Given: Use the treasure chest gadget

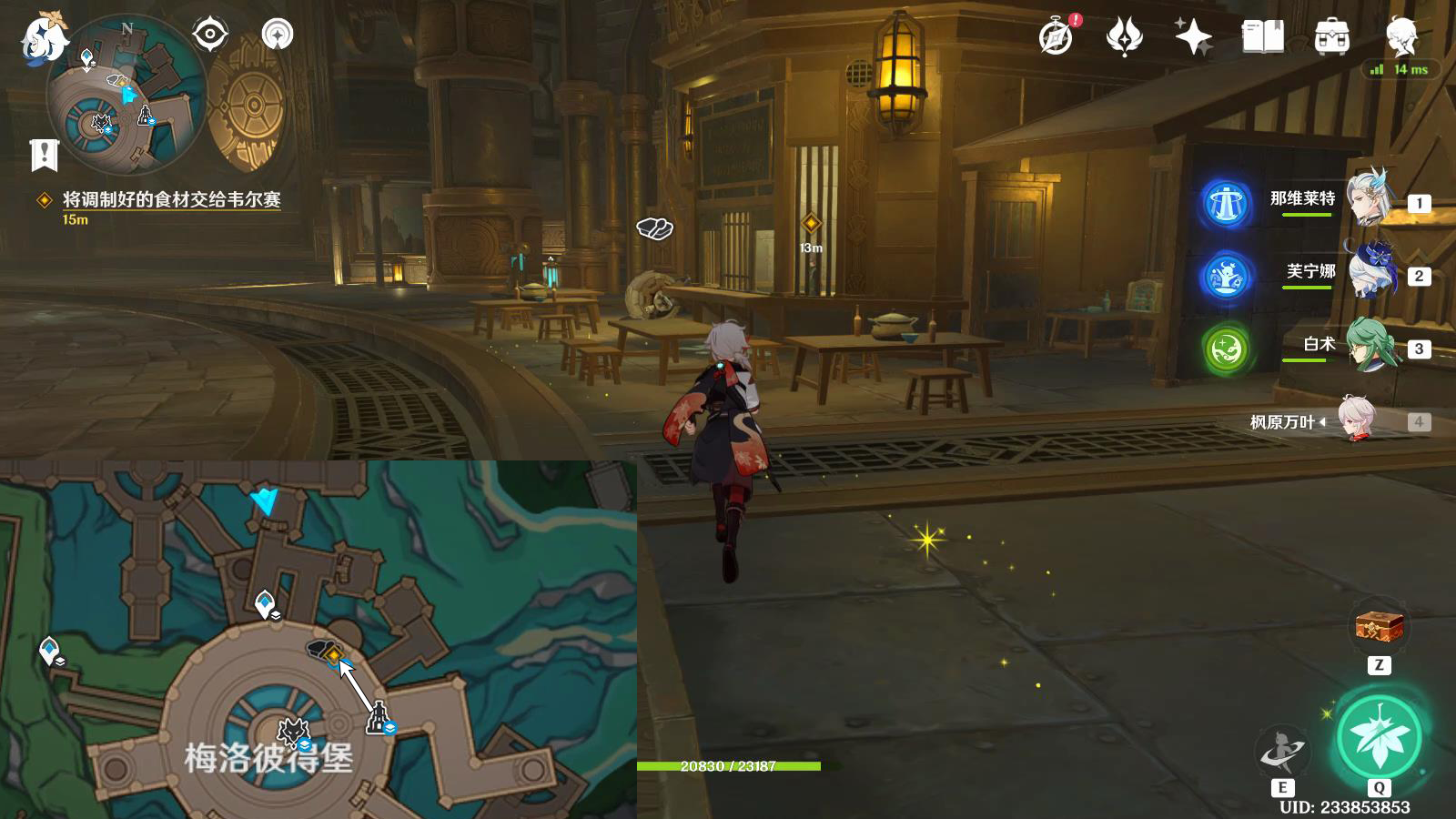Looking at the screenshot, I should click(x=1379, y=627).
